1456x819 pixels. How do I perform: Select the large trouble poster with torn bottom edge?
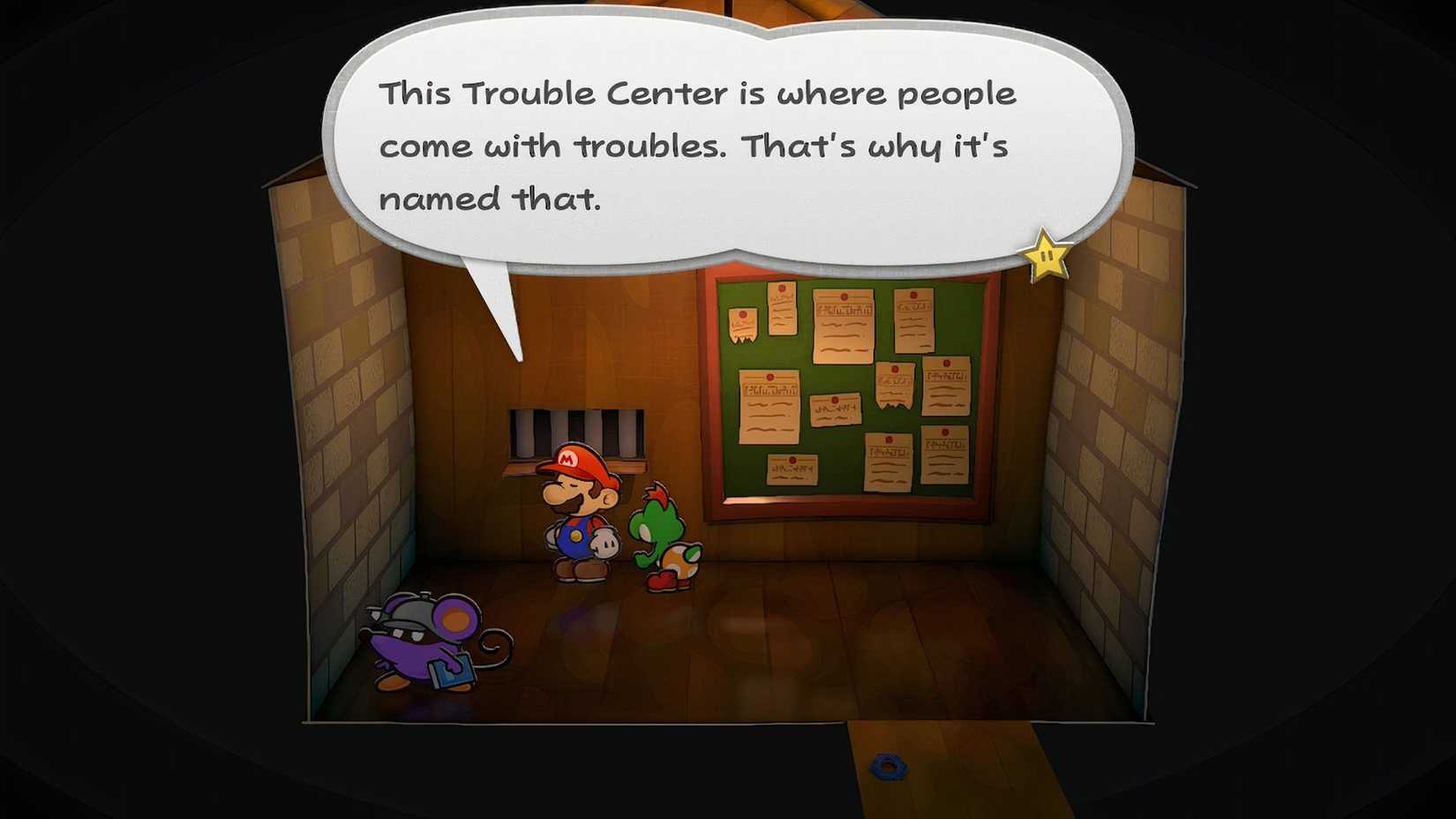(843, 325)
